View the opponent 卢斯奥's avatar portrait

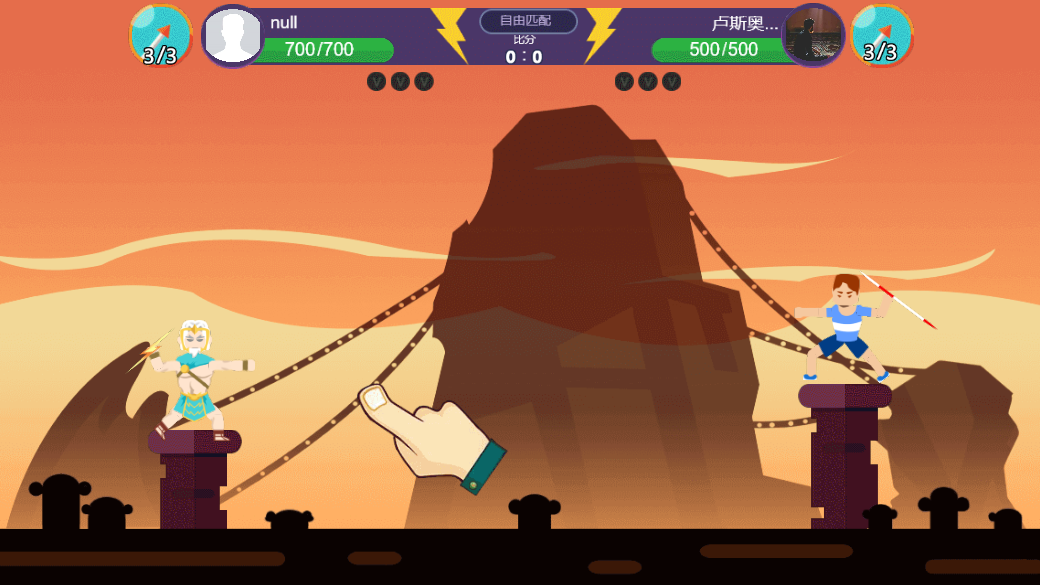(x=813, y=36)
